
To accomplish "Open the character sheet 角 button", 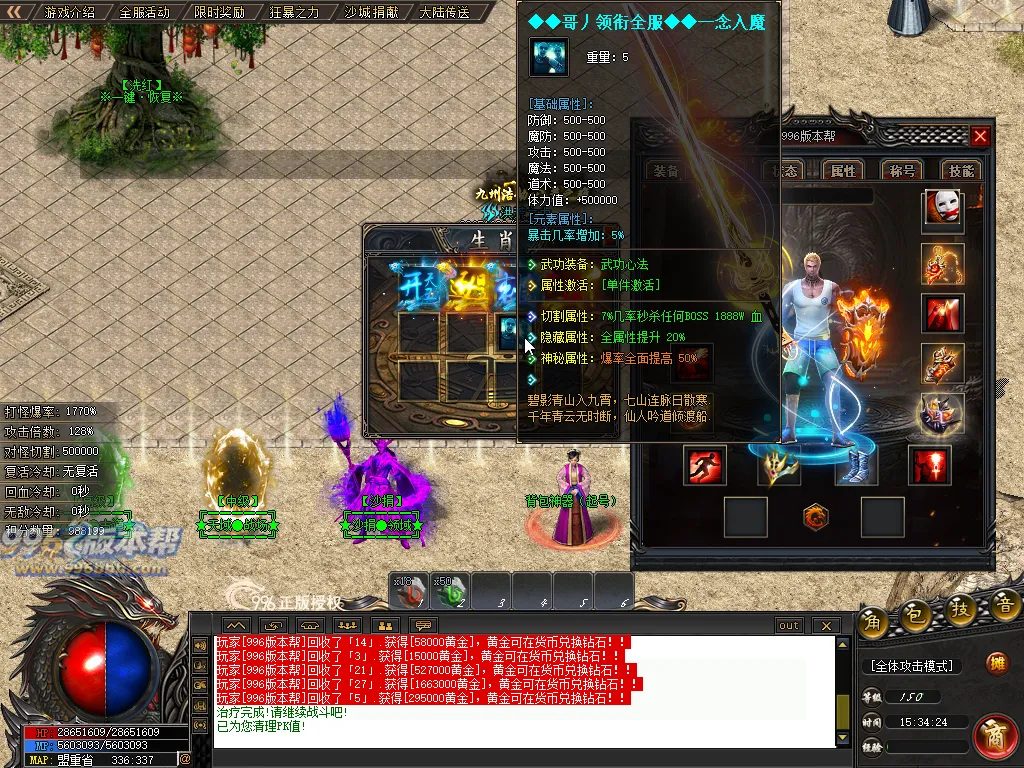I will [x=871, y=622].
